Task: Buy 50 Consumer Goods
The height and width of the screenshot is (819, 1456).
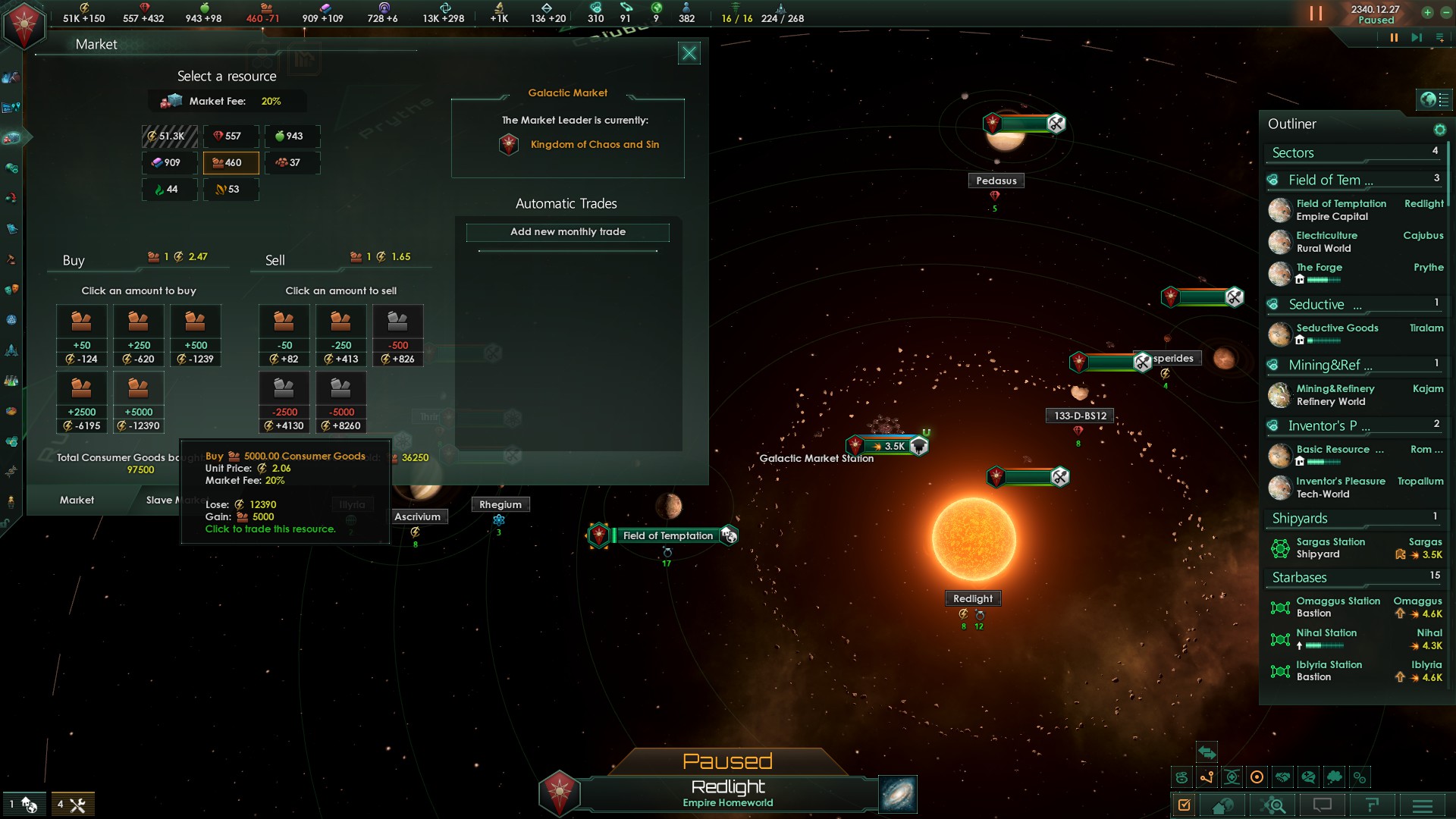Action: click(x=81, y=335)
